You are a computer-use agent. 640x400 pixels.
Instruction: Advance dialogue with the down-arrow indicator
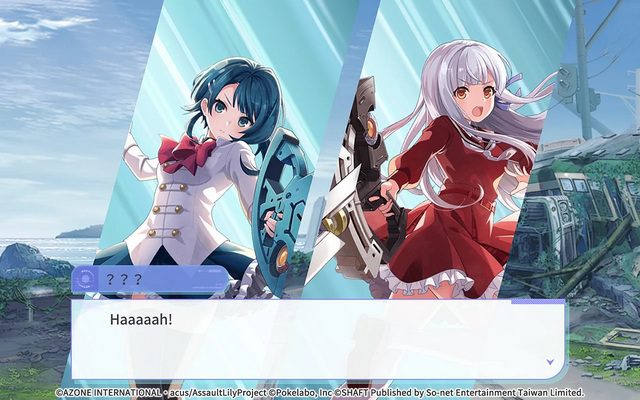pyautogui.click(x=549, y=361)
